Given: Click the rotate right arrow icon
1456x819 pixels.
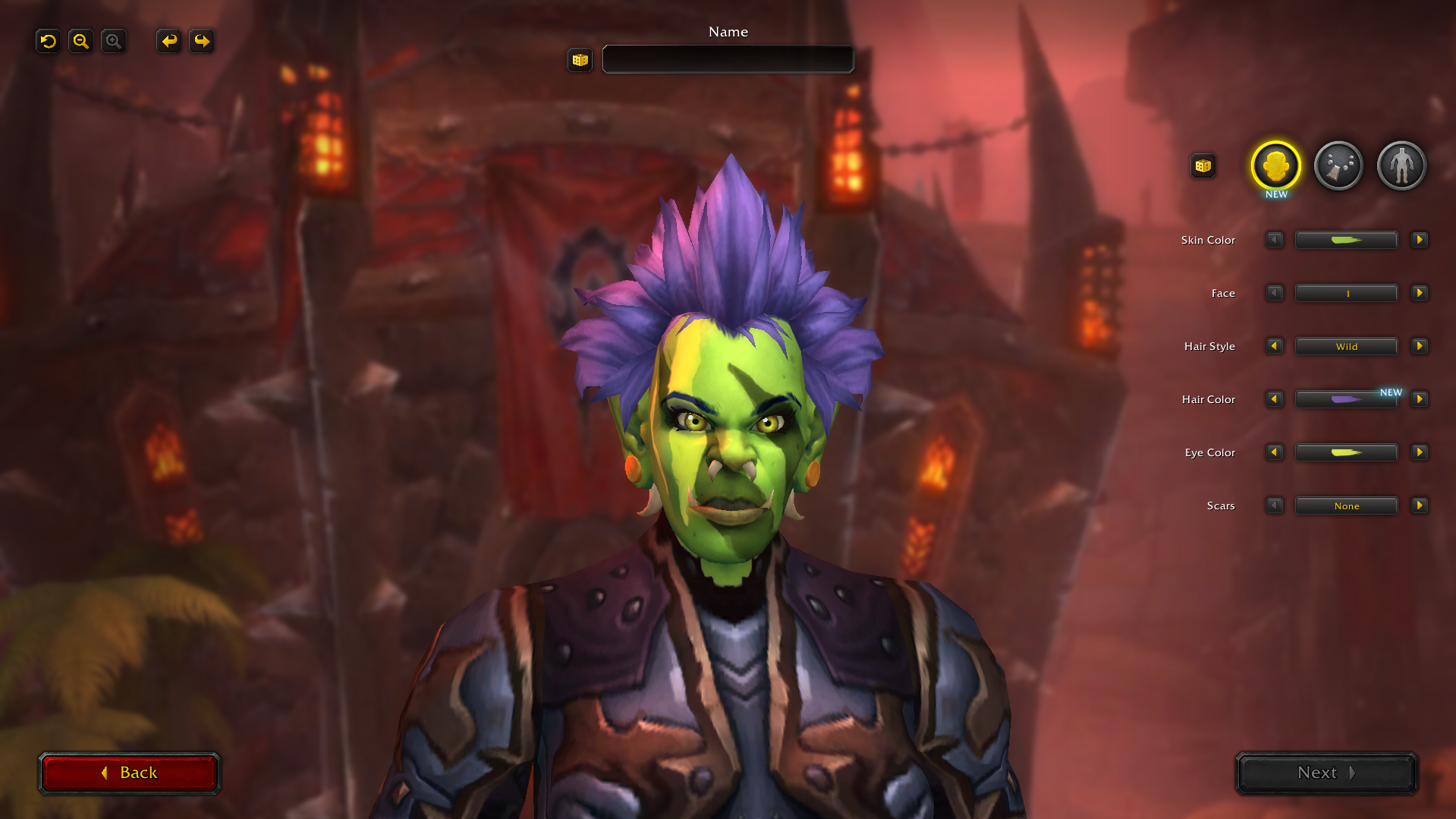Looking at the screenshot, I should (201, 41).
